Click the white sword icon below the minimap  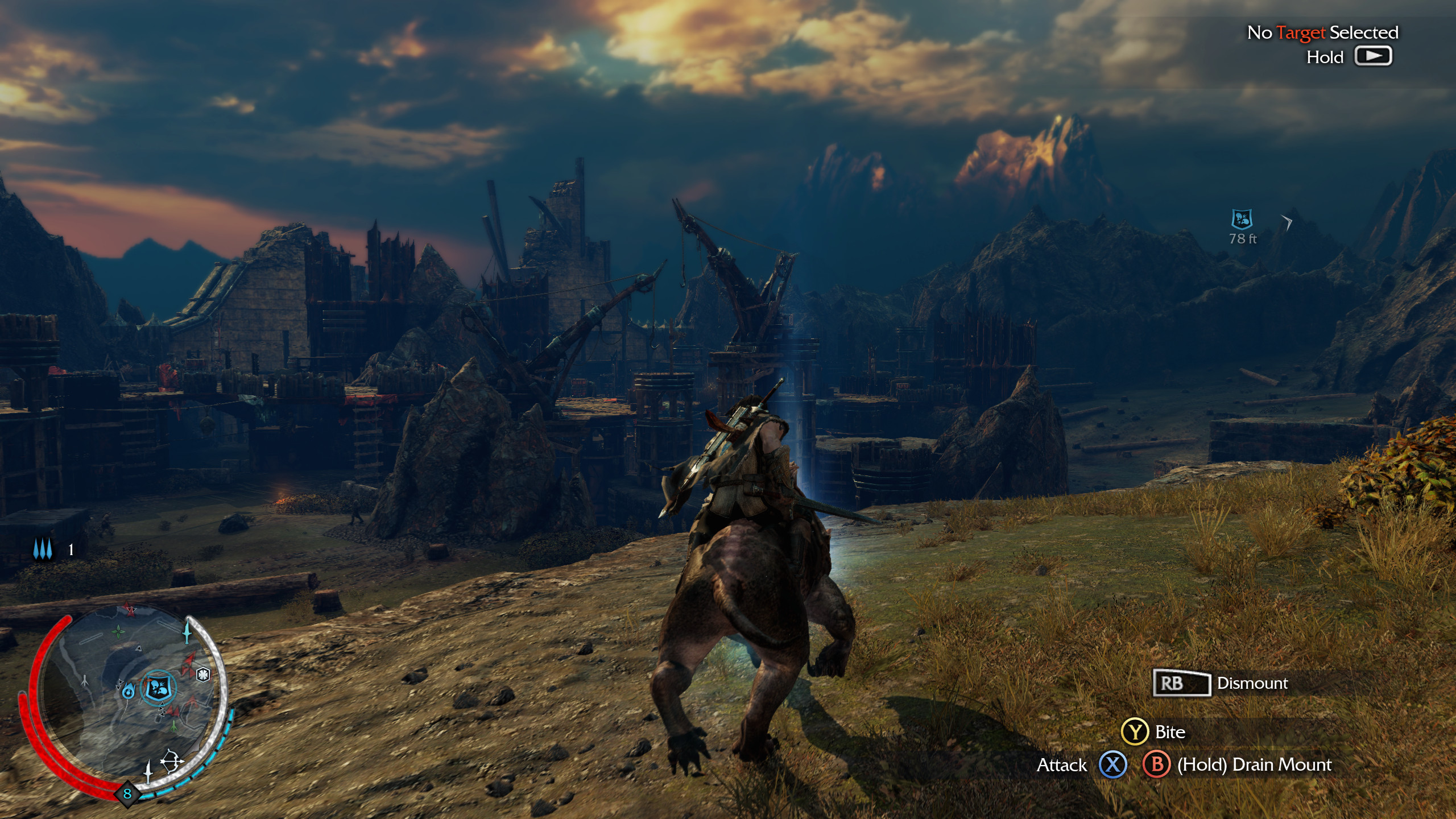click(x=148, y=772)
